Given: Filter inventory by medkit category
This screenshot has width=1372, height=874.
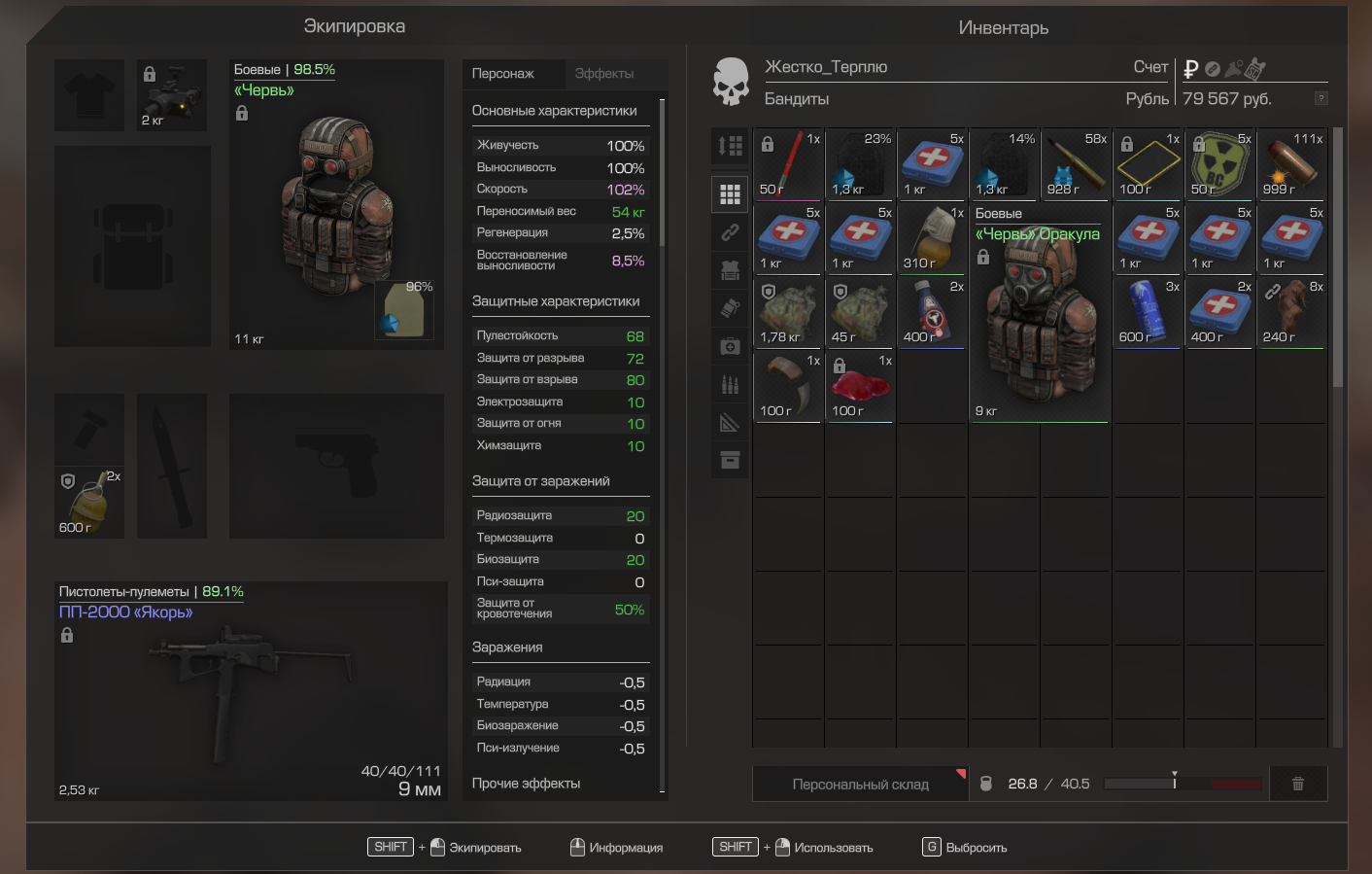Looking at the screenshot, I should [x=730, y=346].
